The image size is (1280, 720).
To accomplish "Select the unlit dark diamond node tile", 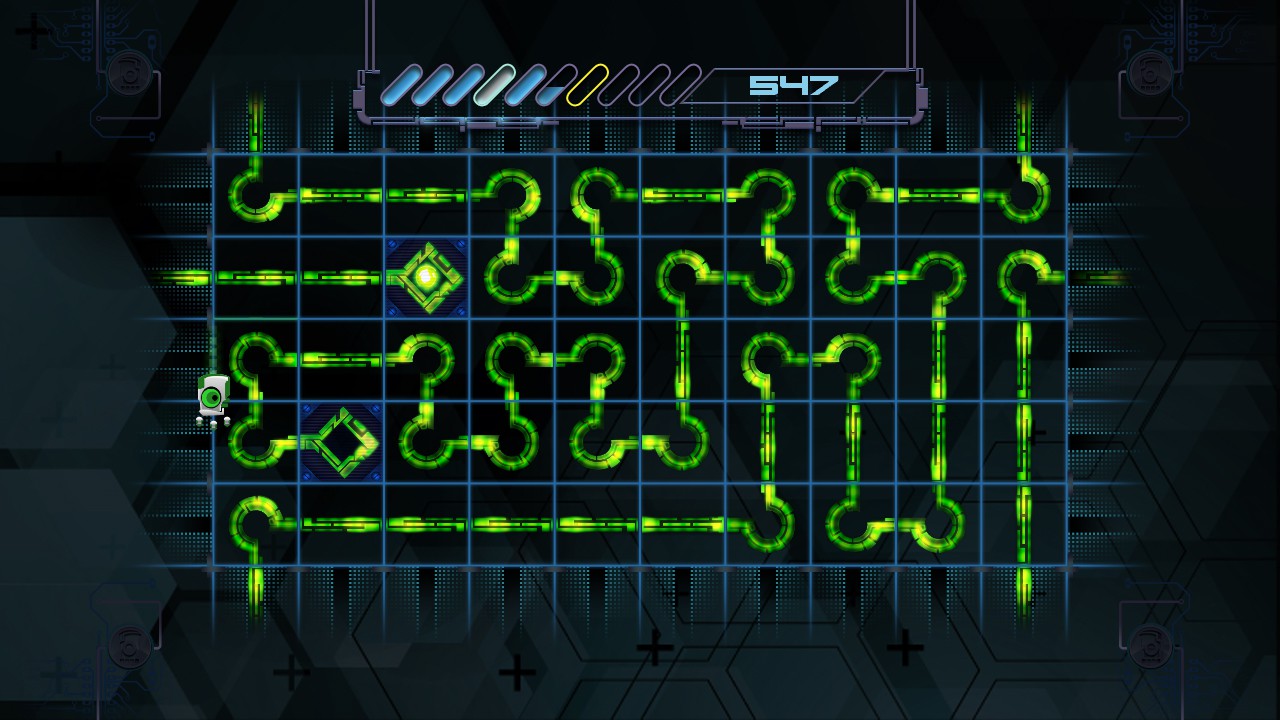I will tap(342, 441).
